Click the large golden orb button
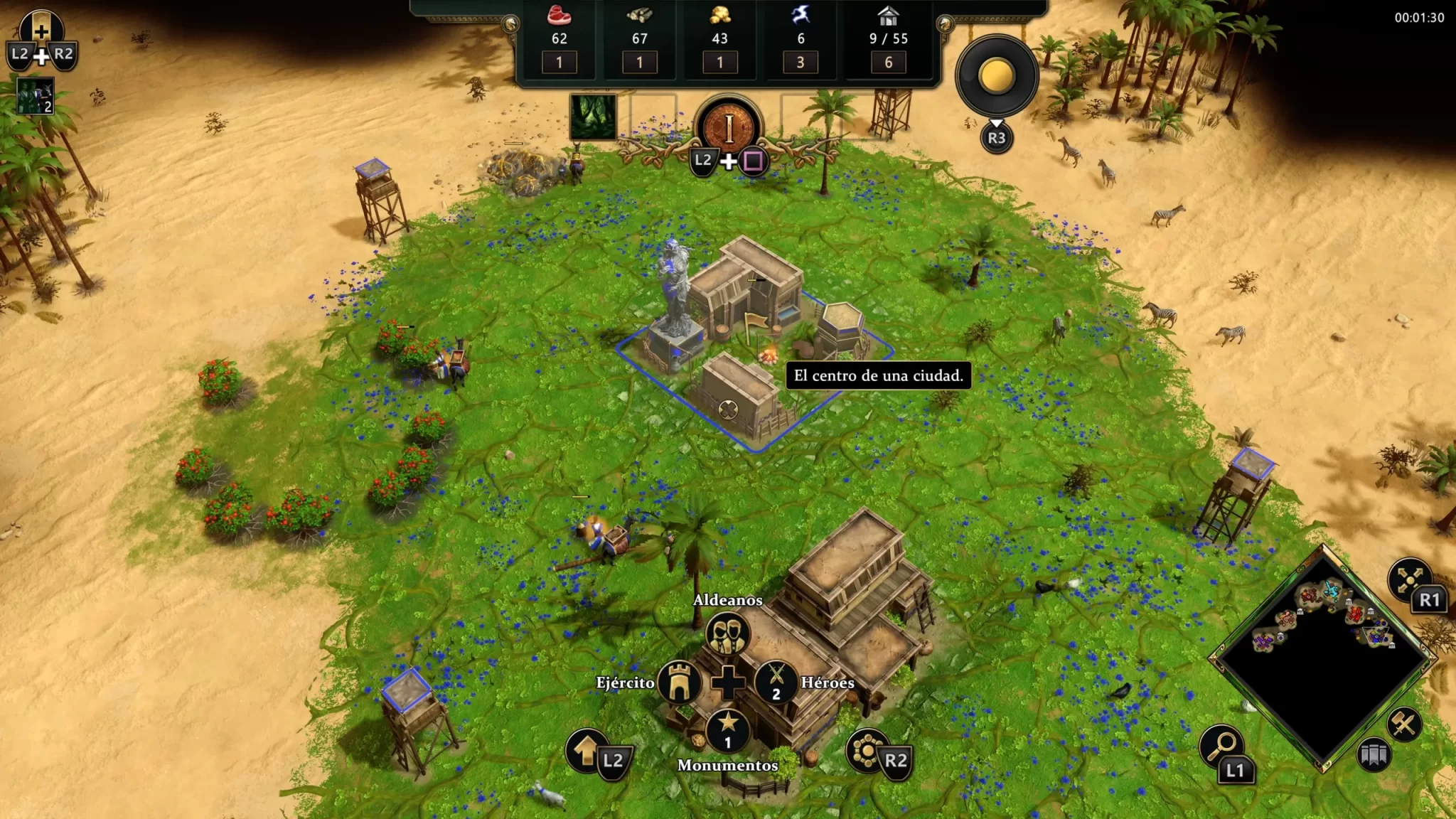The width and height of the screenshot is (1456, 819). click(x=997, y=76)
